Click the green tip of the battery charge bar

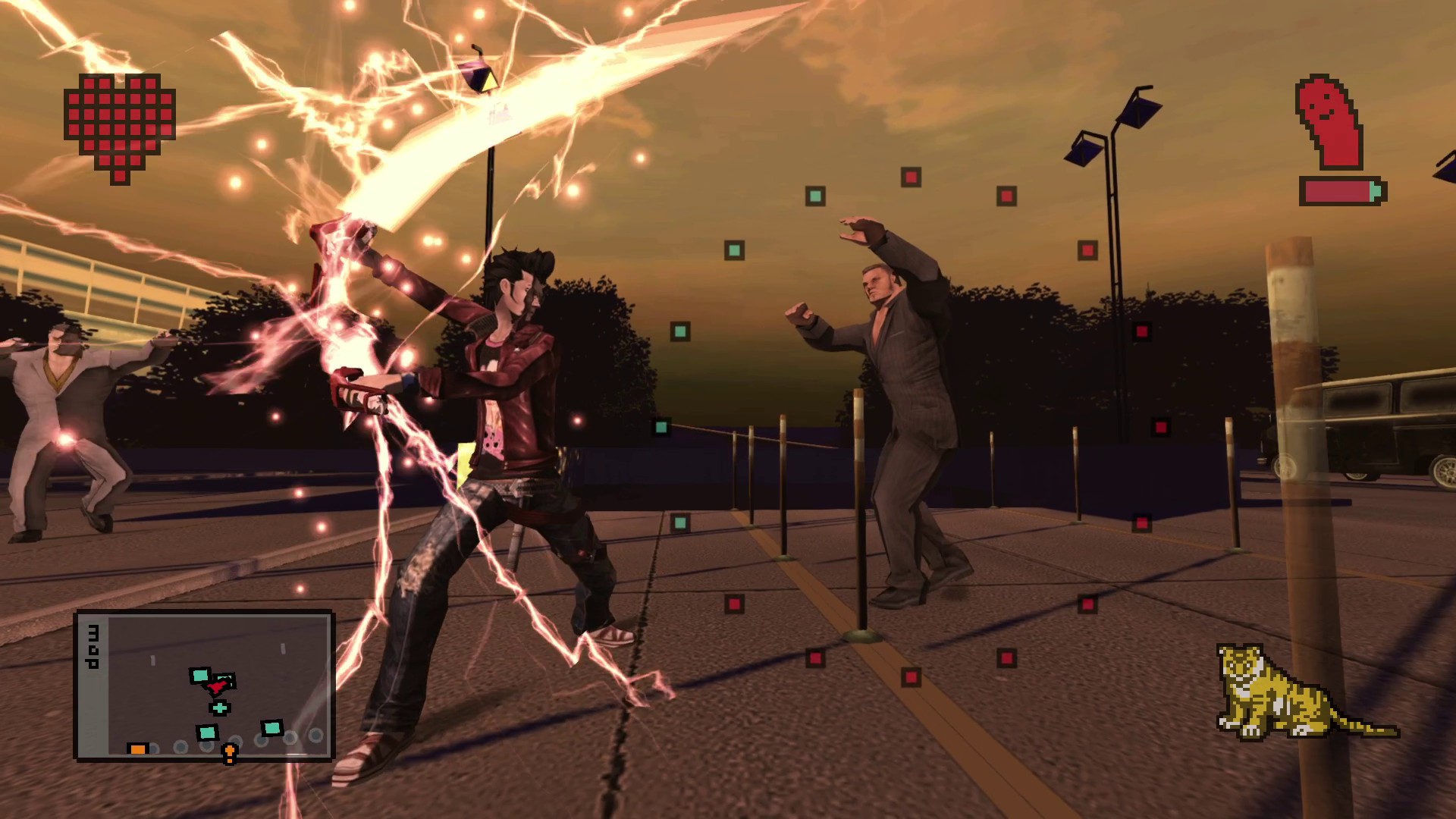point(1375,191)
